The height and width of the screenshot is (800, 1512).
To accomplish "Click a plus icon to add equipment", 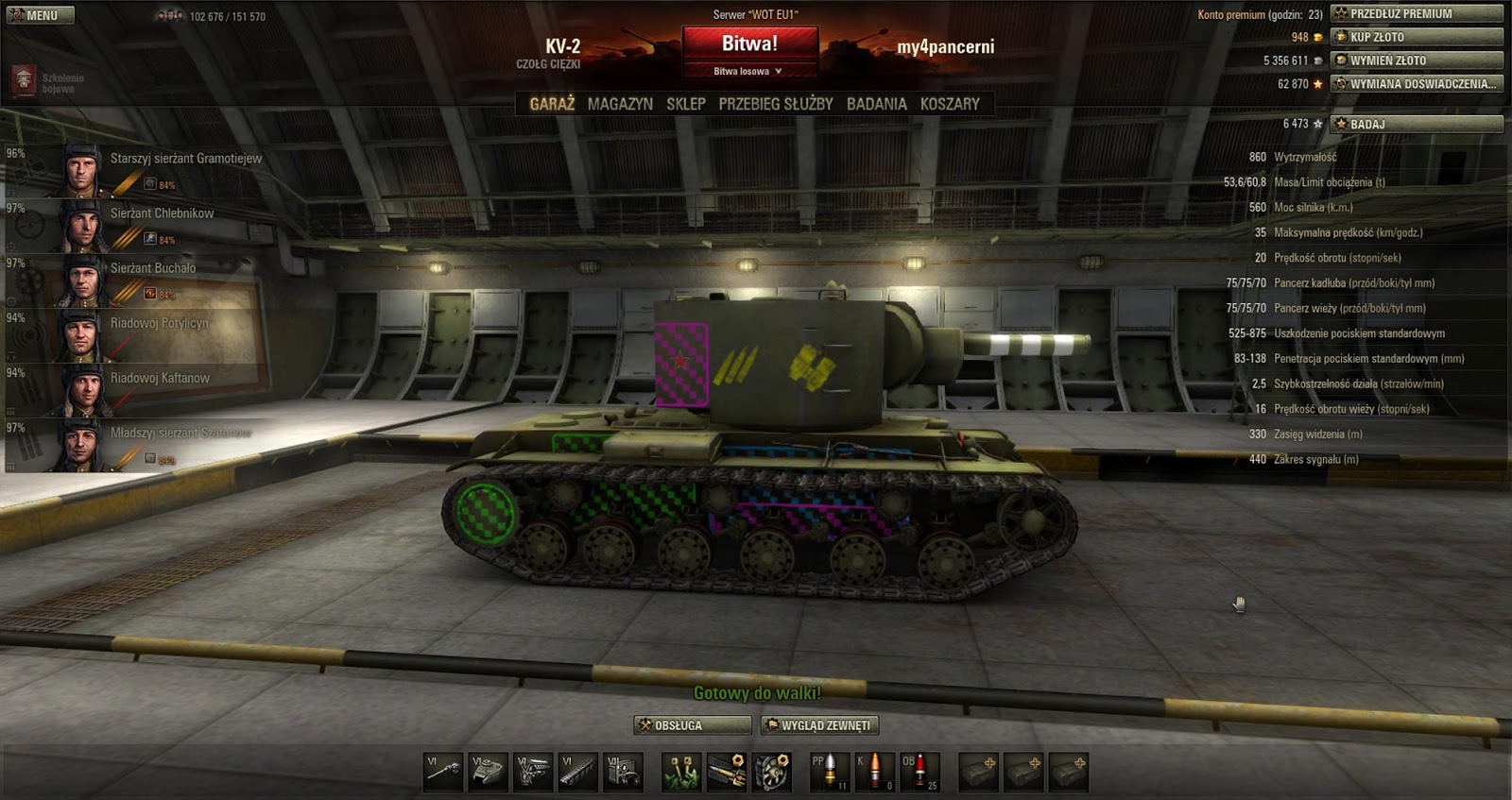I will click(x=981, y=772).
